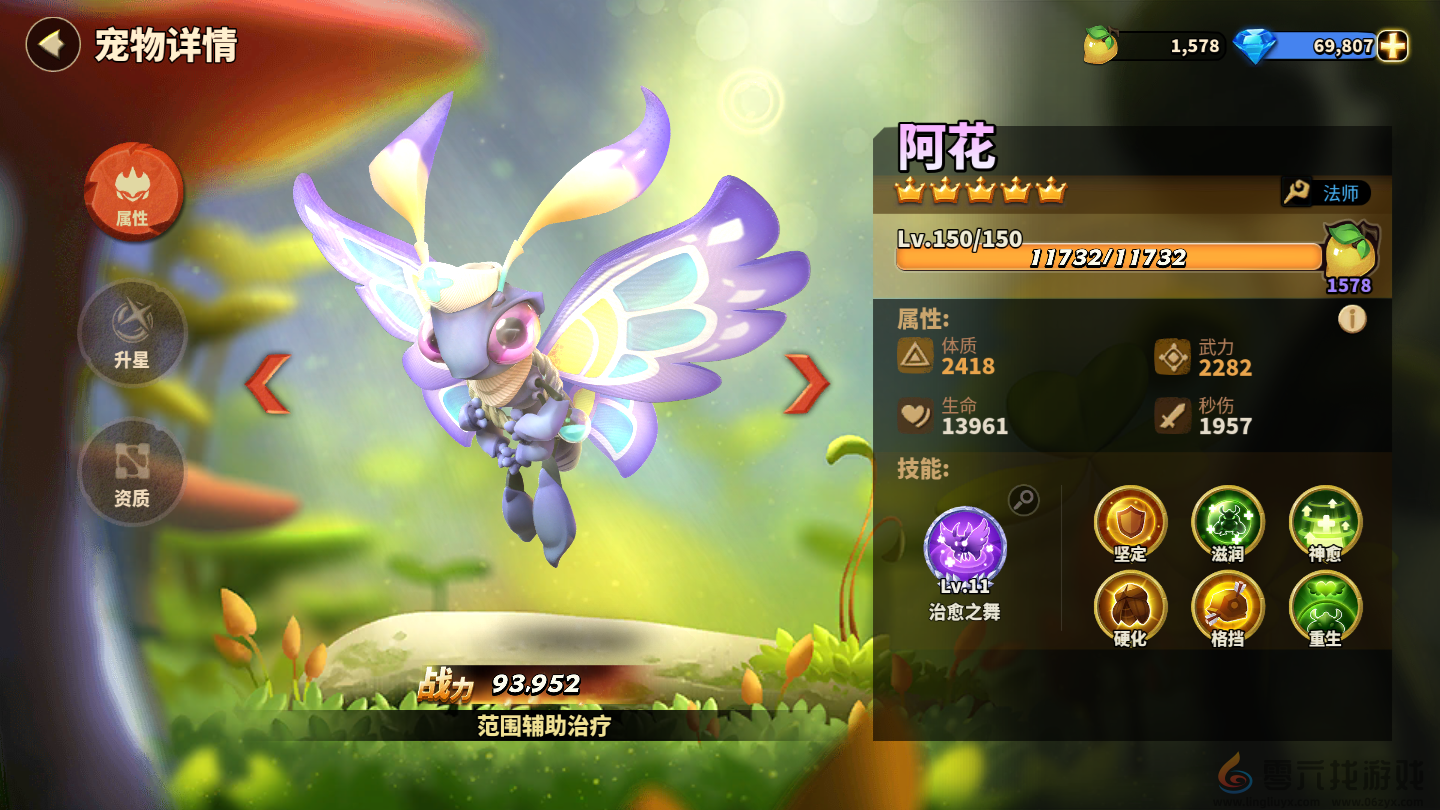Add more diamonds with the plus button
Viewport: 1440px width, 810px height.
(1392, 46)
